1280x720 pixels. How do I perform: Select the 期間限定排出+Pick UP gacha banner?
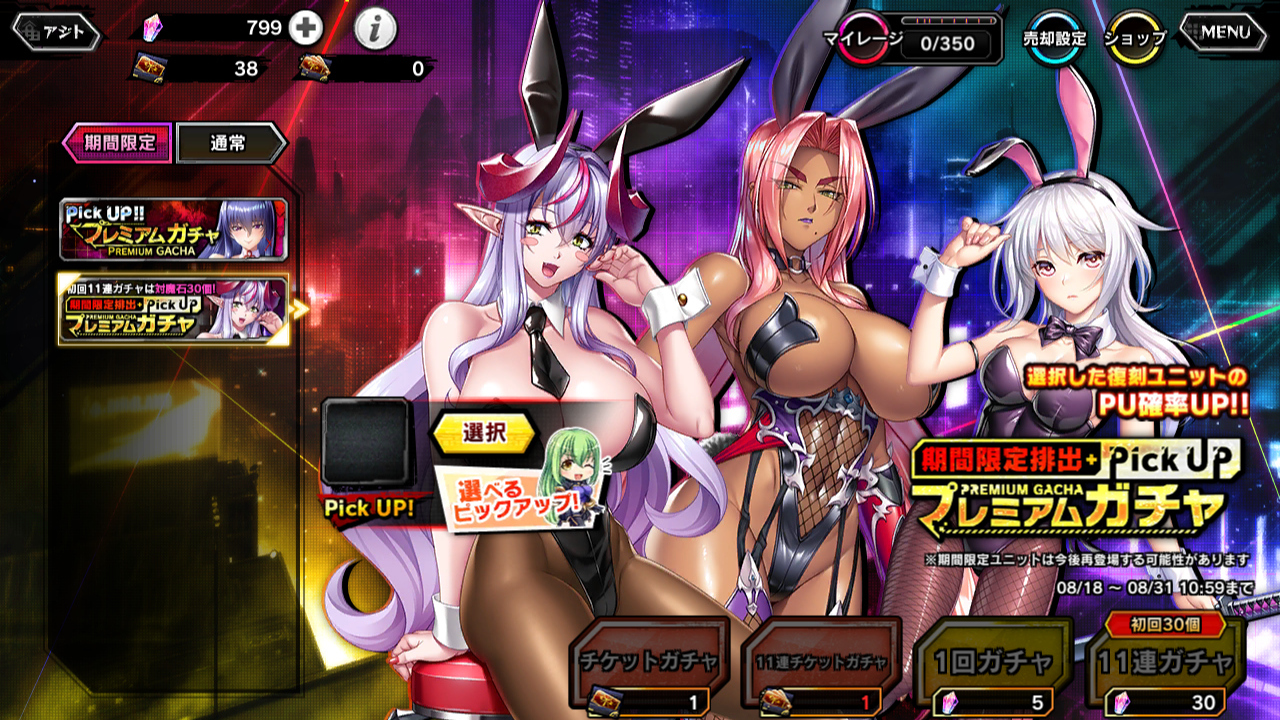pos(174,310)
